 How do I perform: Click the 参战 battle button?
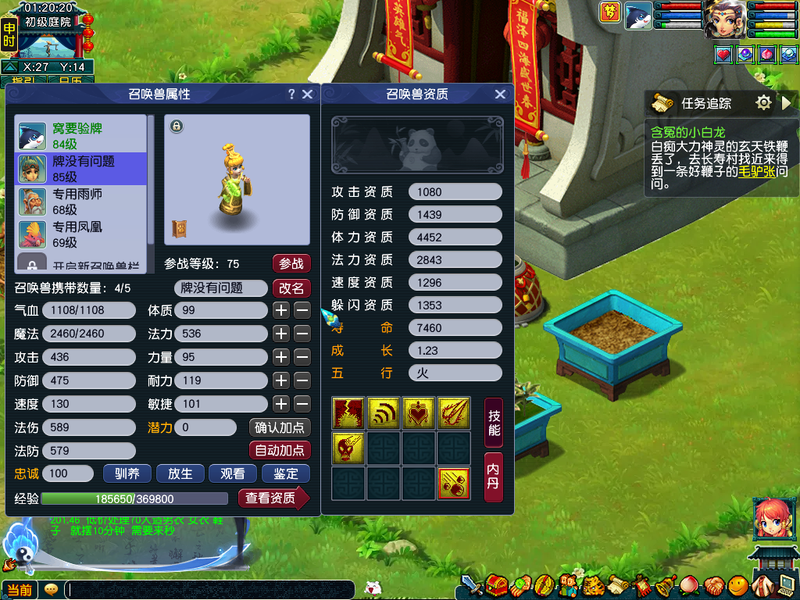(x=291, y=264)
